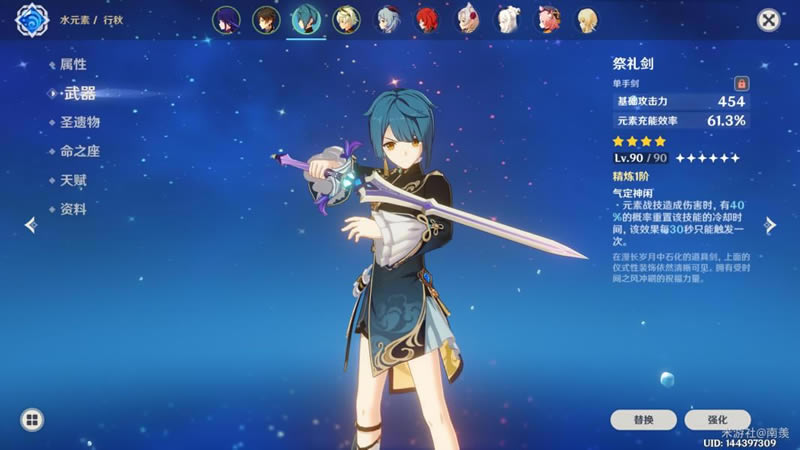
Task: Select the pink-haired character portrait
Action: click(548, 19)
